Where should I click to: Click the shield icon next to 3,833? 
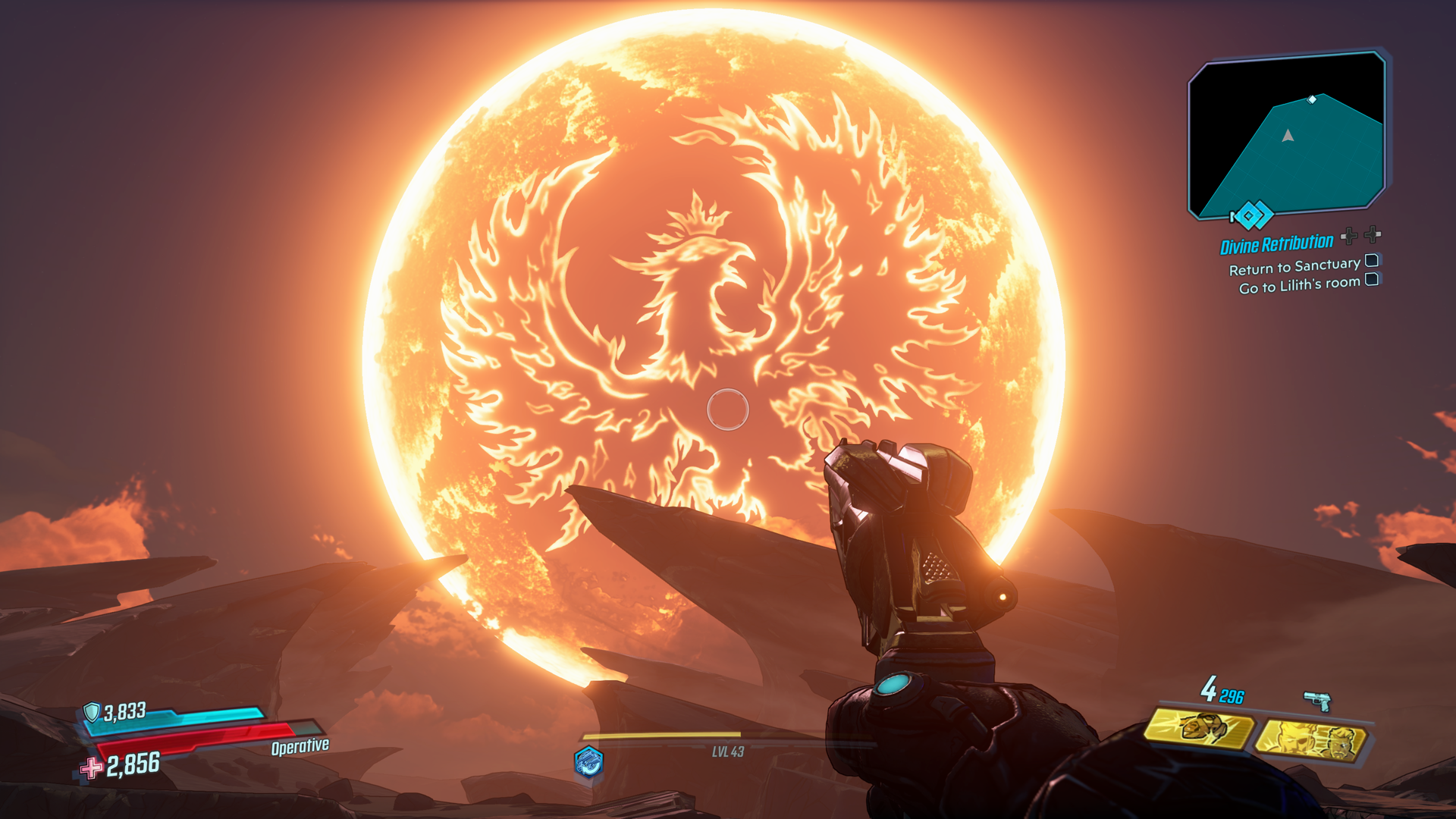point(92,711)
